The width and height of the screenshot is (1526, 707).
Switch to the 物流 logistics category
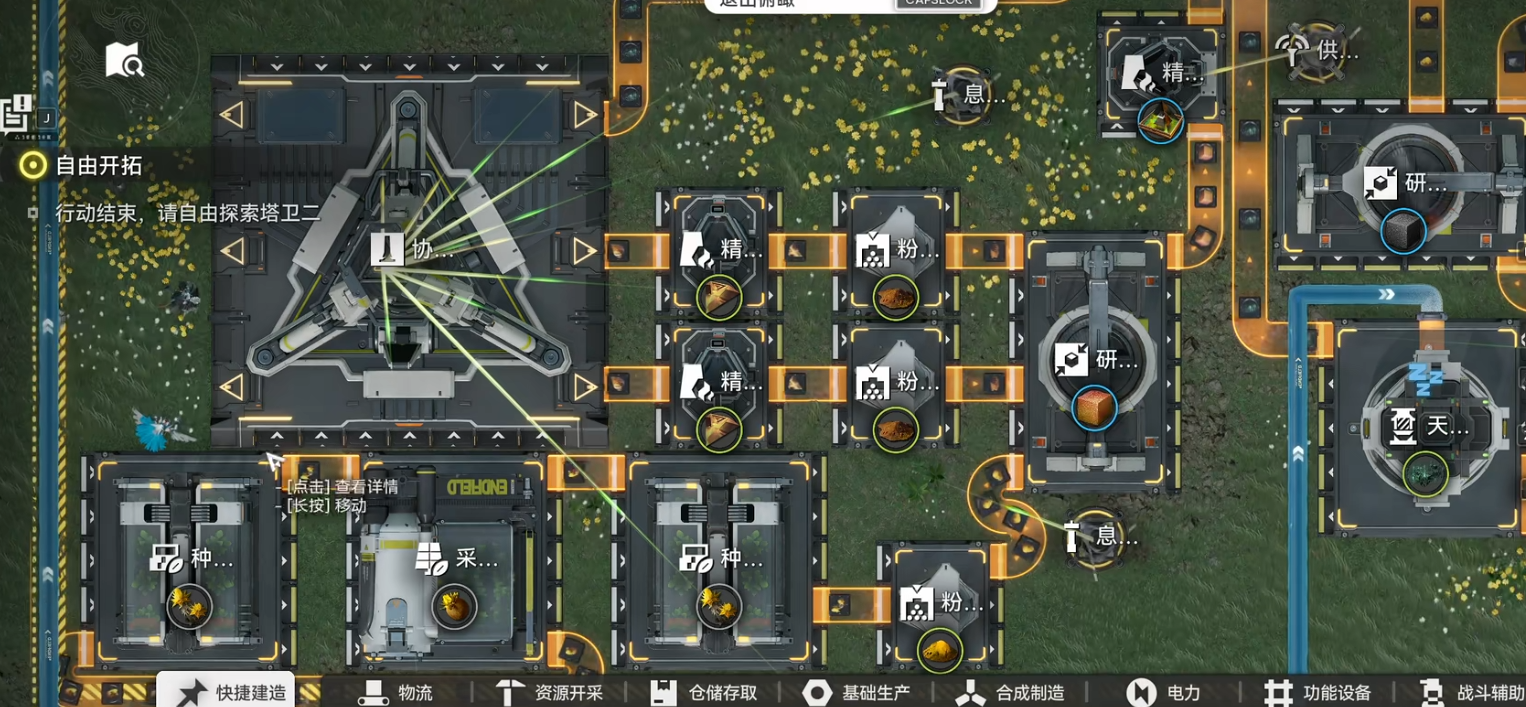click(396, 692)
